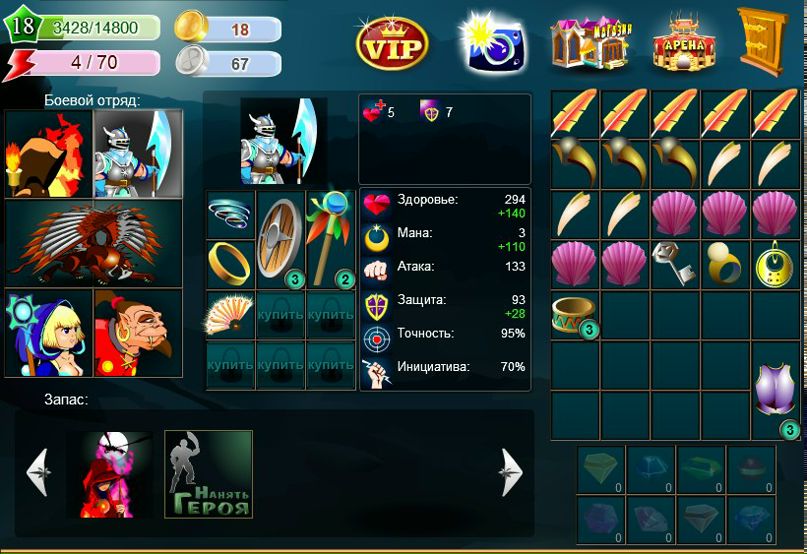
Task: Select the equipped hand fan item
Action: click(230, 315)
